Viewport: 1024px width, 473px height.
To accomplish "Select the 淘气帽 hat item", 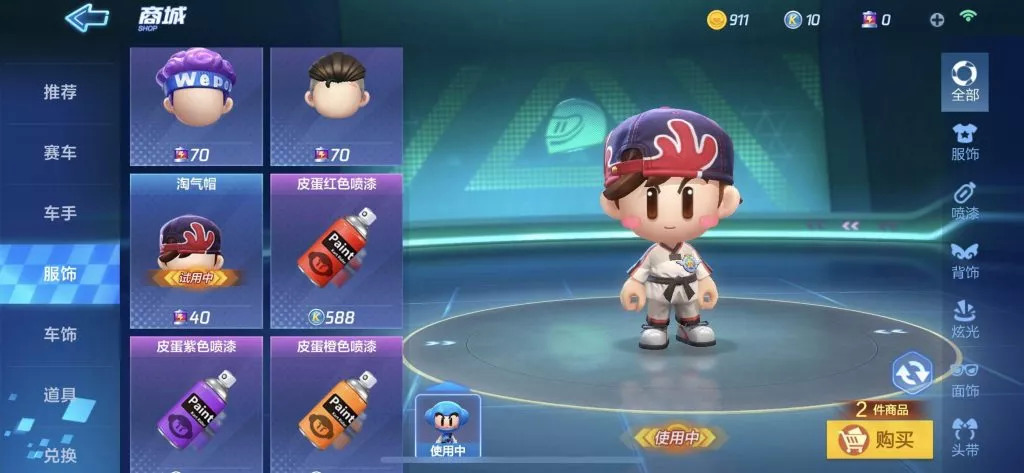I will (196, 250).
